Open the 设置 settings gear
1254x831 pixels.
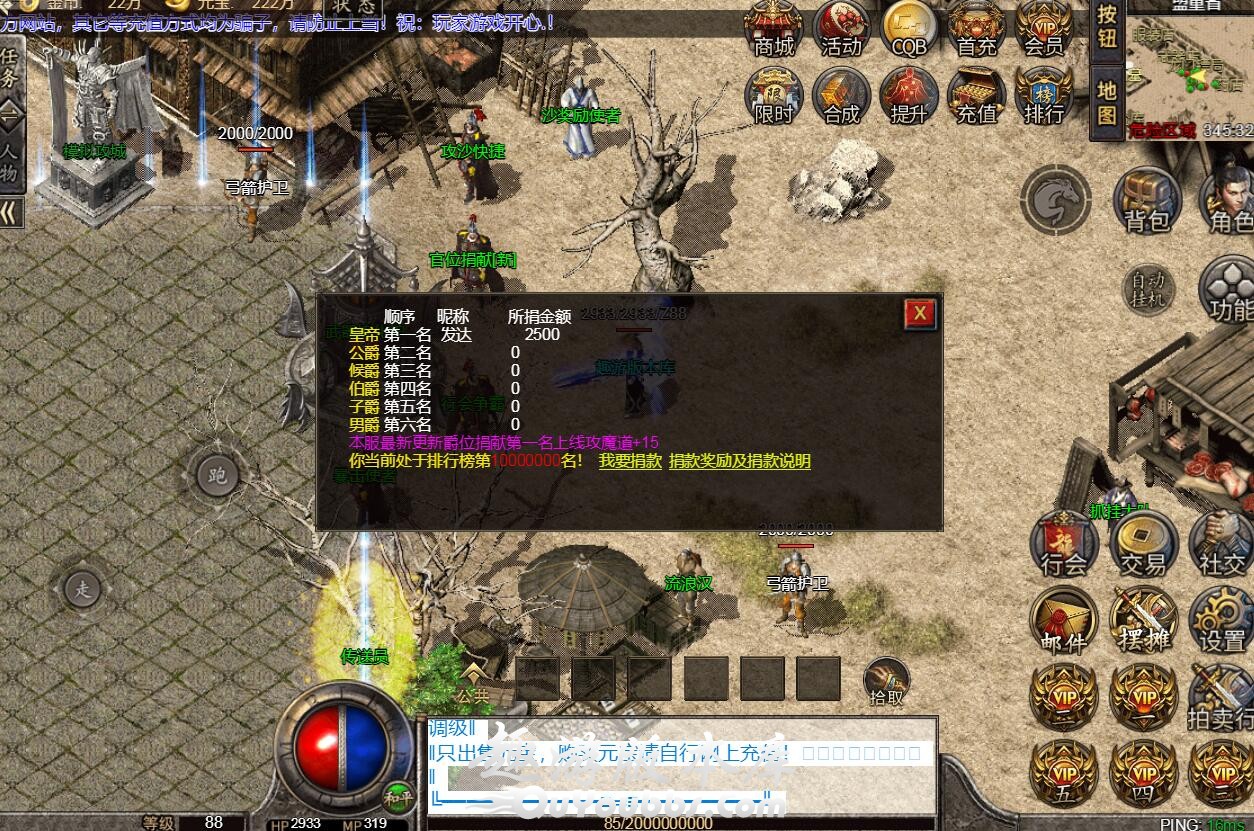1222,622
